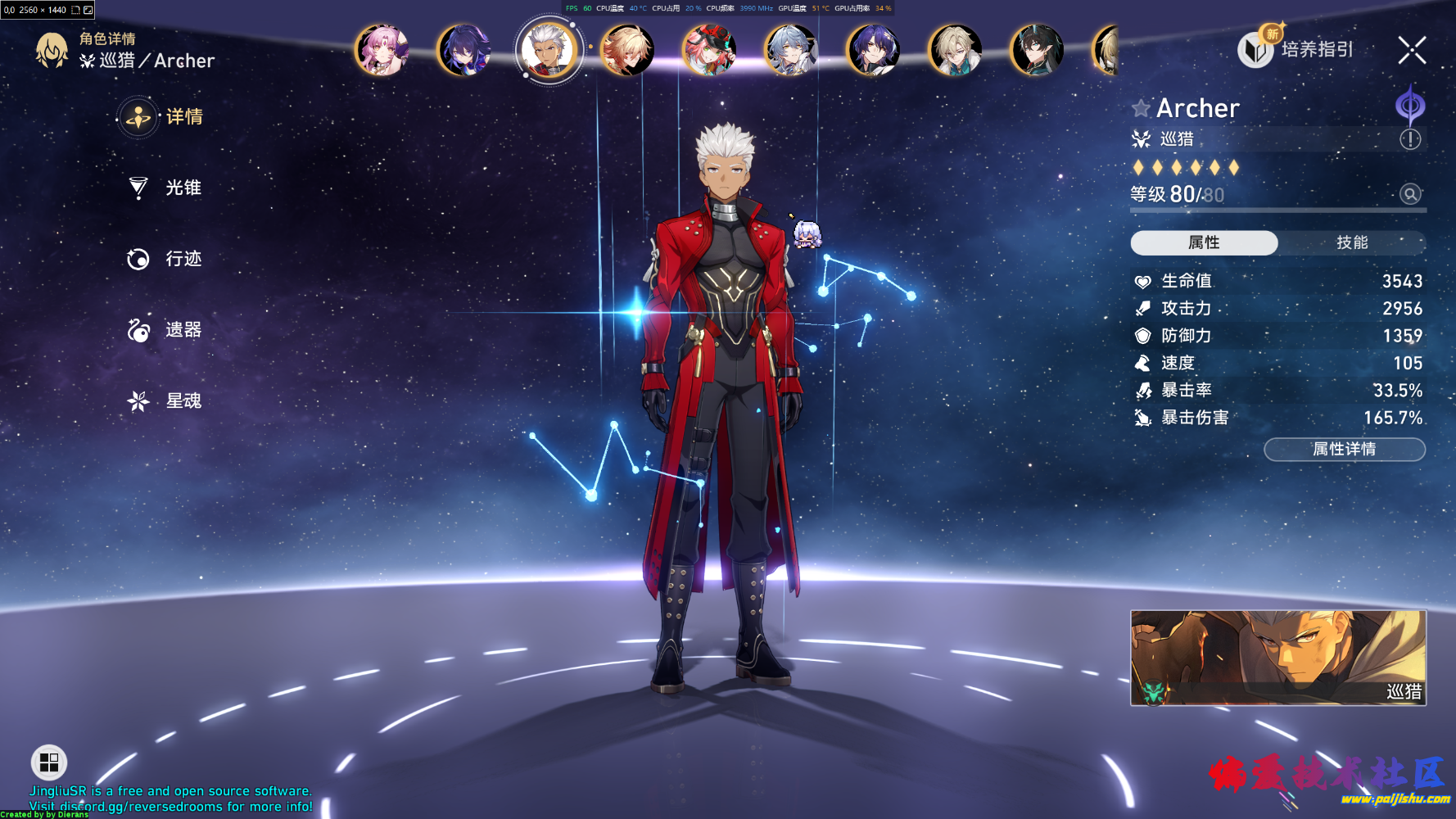This screenshot has width=1456, height=819.
Task: Select the red-hat character portrait
Action: 709,50
